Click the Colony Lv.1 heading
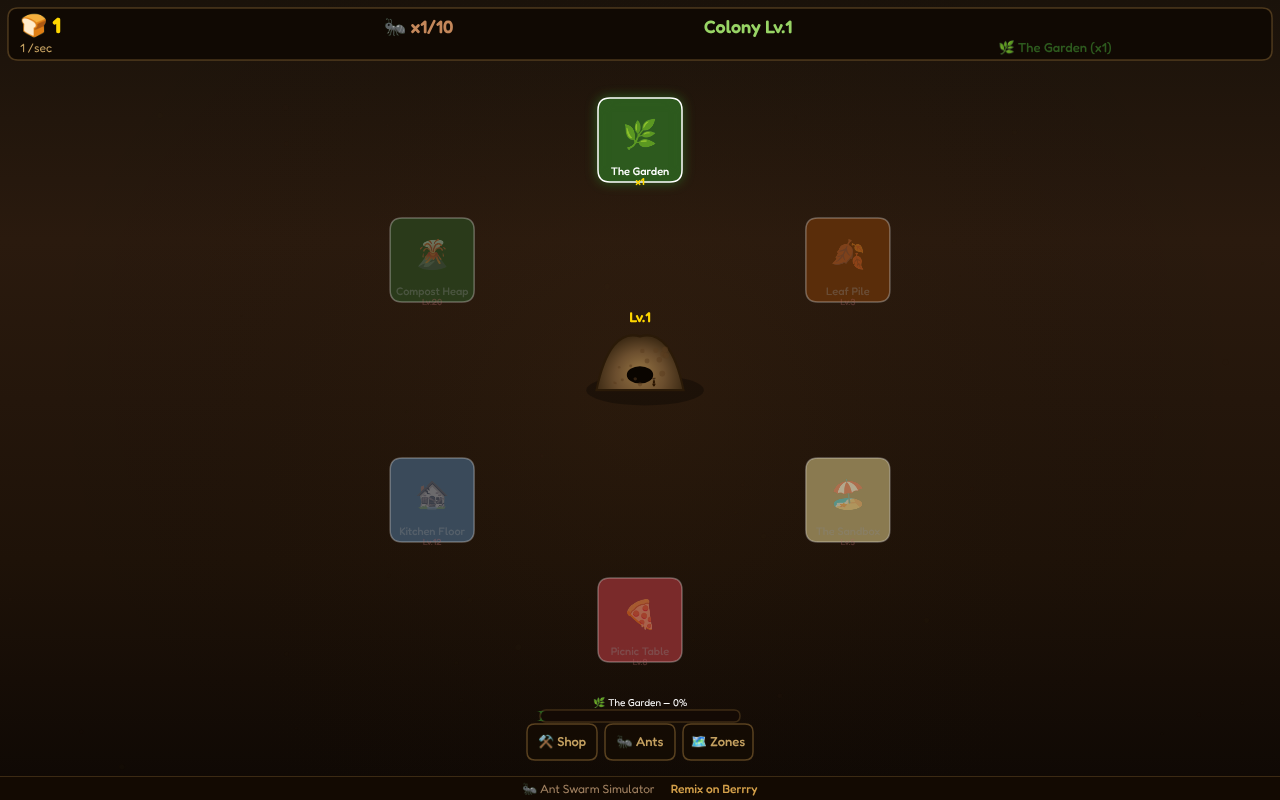The width and height of the screenshot is (1280, 800). (748, 27)
